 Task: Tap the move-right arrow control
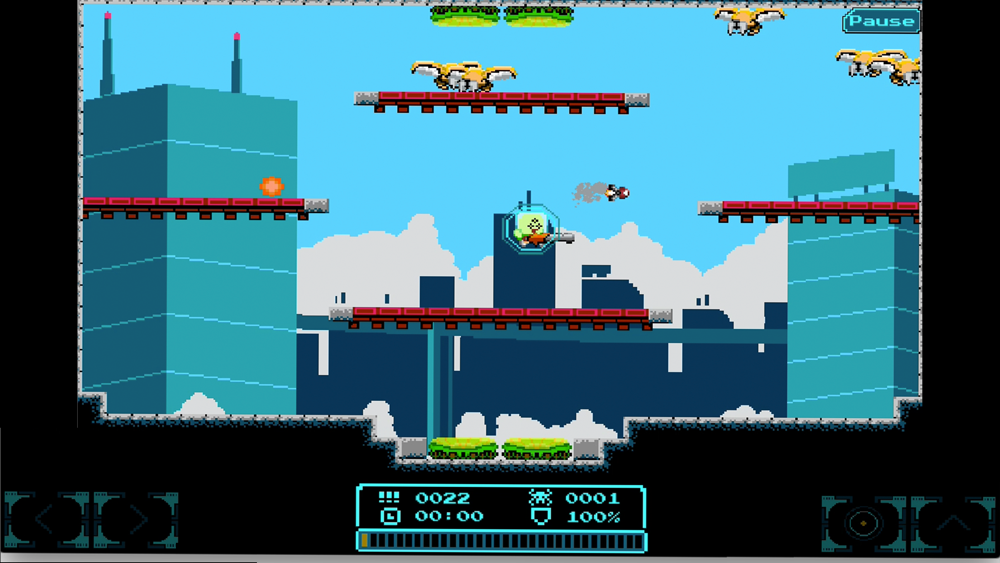136,520
